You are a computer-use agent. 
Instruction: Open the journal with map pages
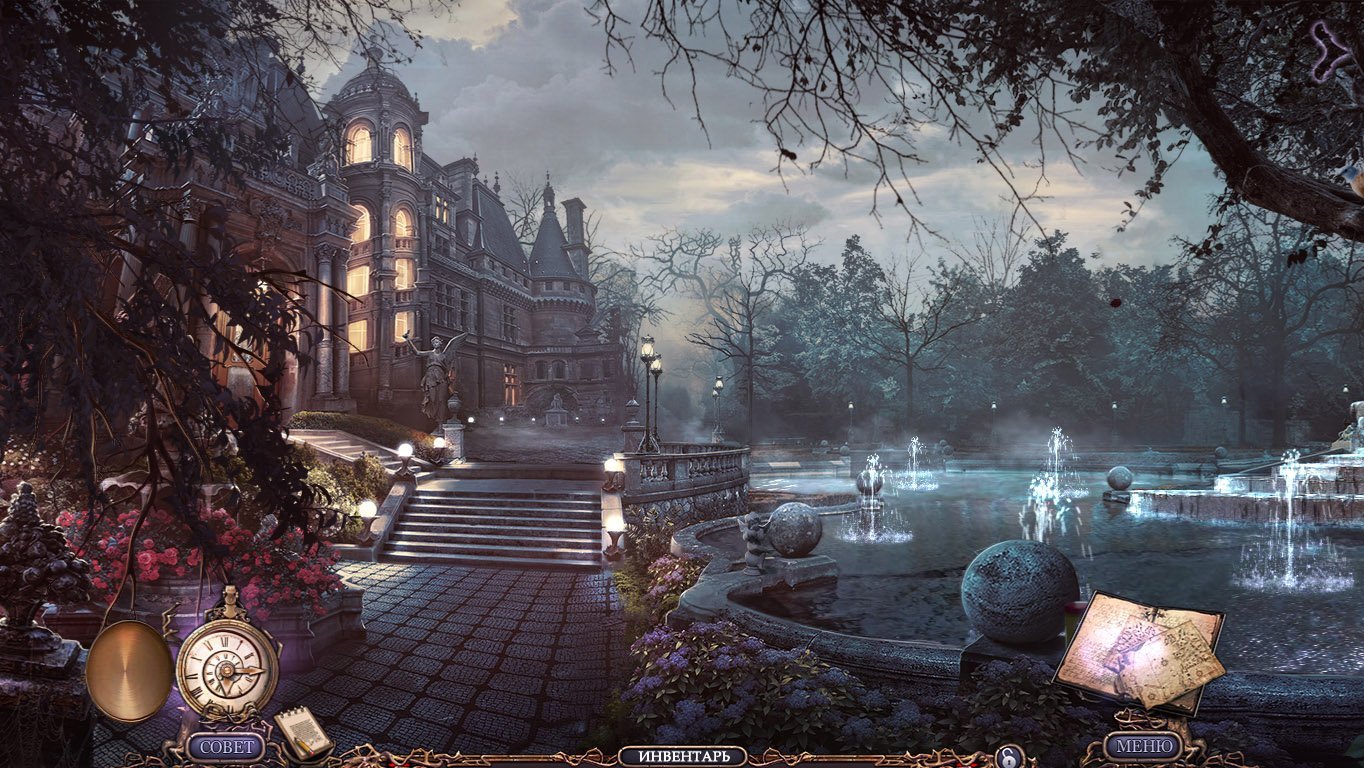coord(1140,651)
